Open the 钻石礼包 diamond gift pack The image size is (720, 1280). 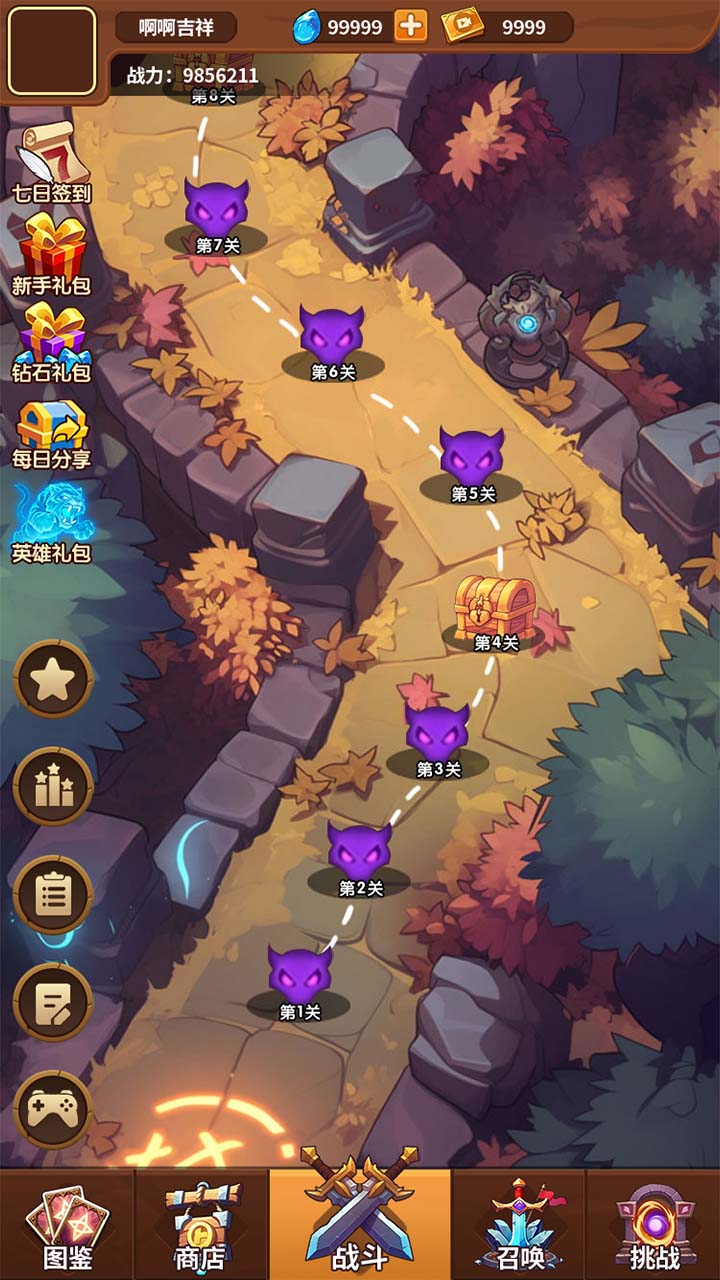[x=52, y=342]
